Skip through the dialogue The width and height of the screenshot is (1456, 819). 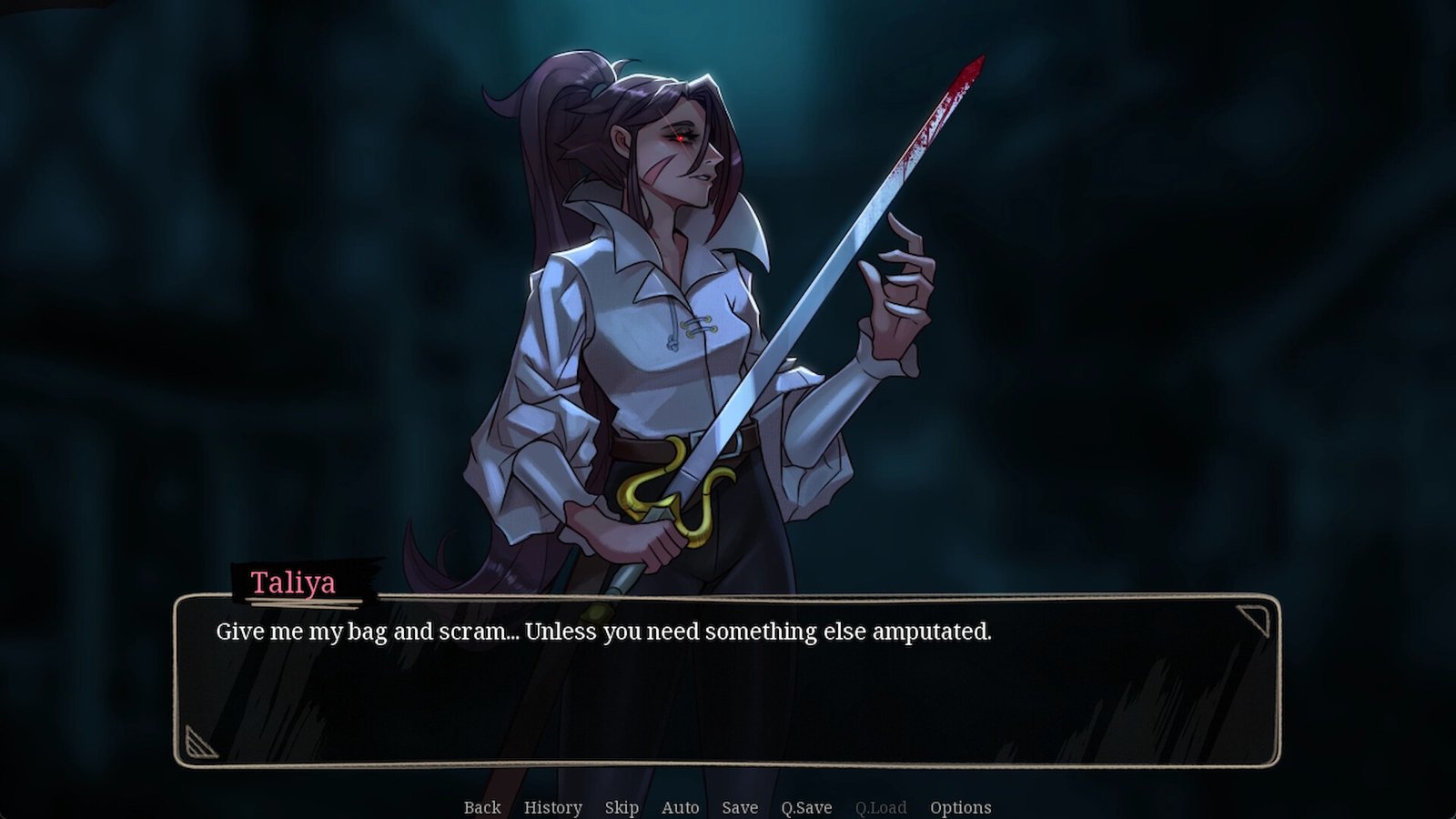tap(622, 807)
